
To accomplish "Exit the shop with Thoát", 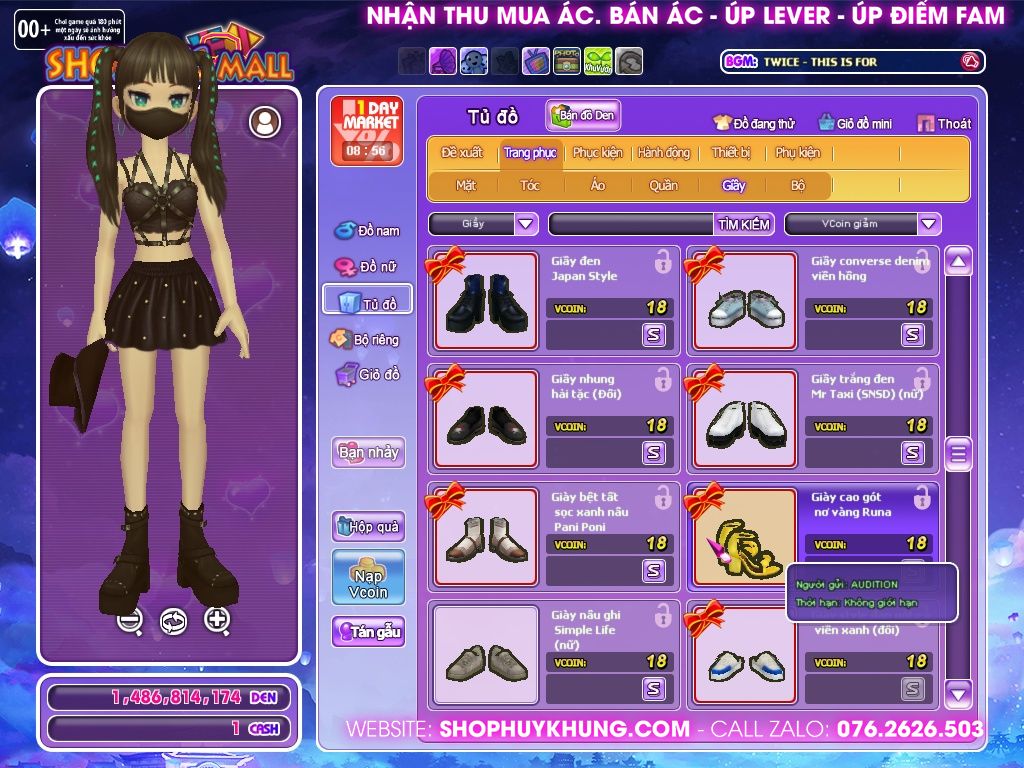I will 943,124.
